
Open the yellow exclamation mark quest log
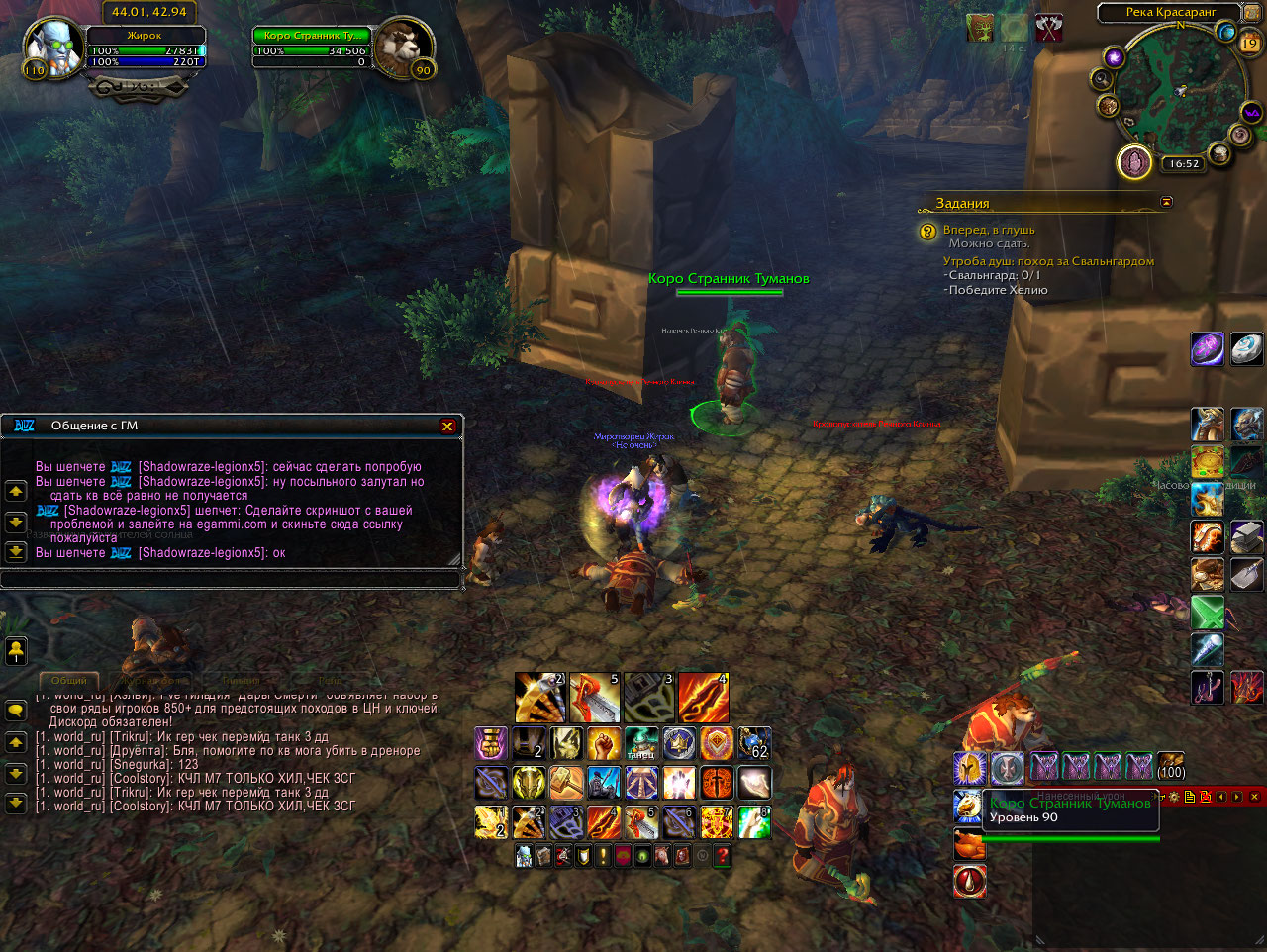603,856
